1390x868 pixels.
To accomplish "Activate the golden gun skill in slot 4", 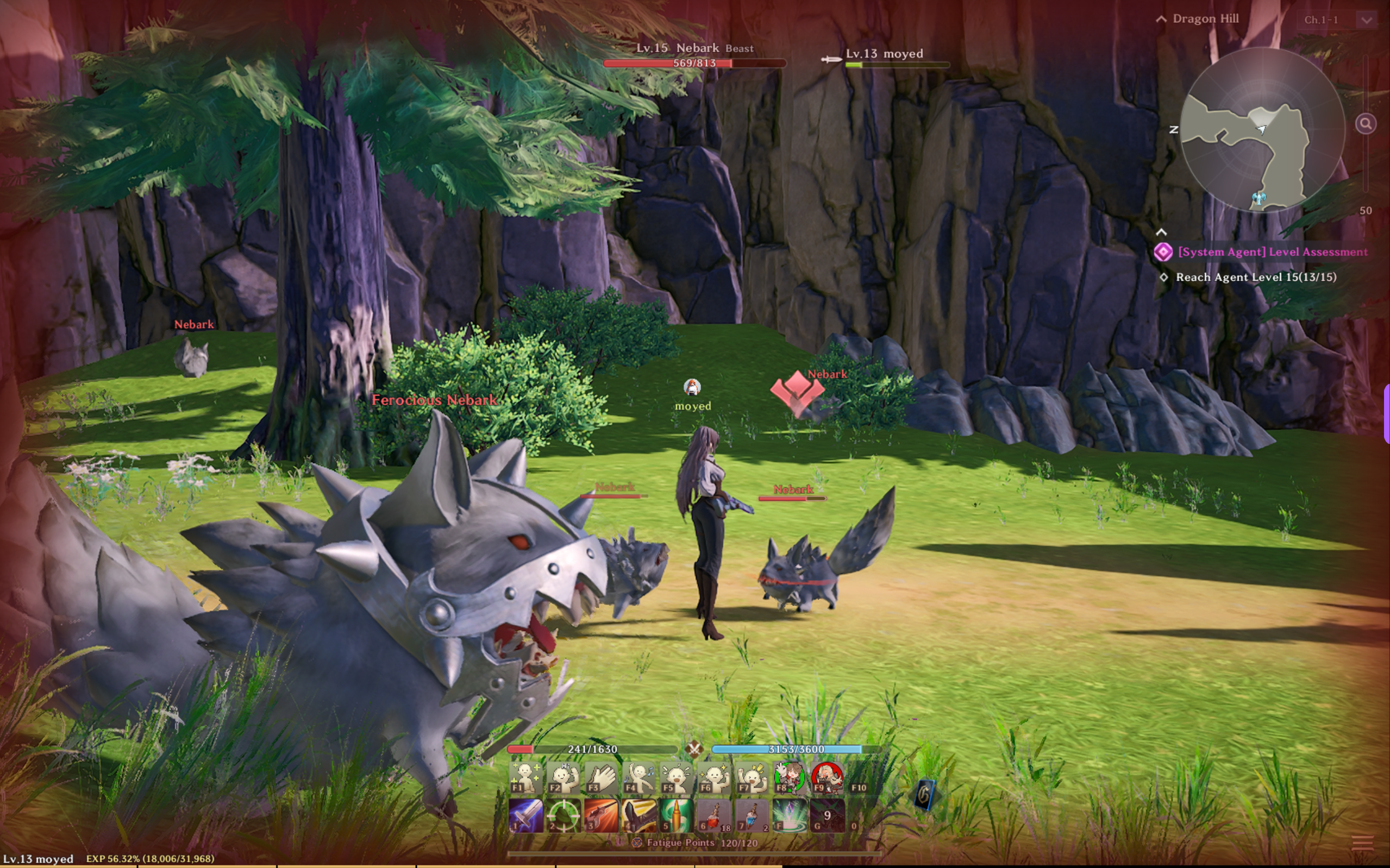I will coord(639,815).
